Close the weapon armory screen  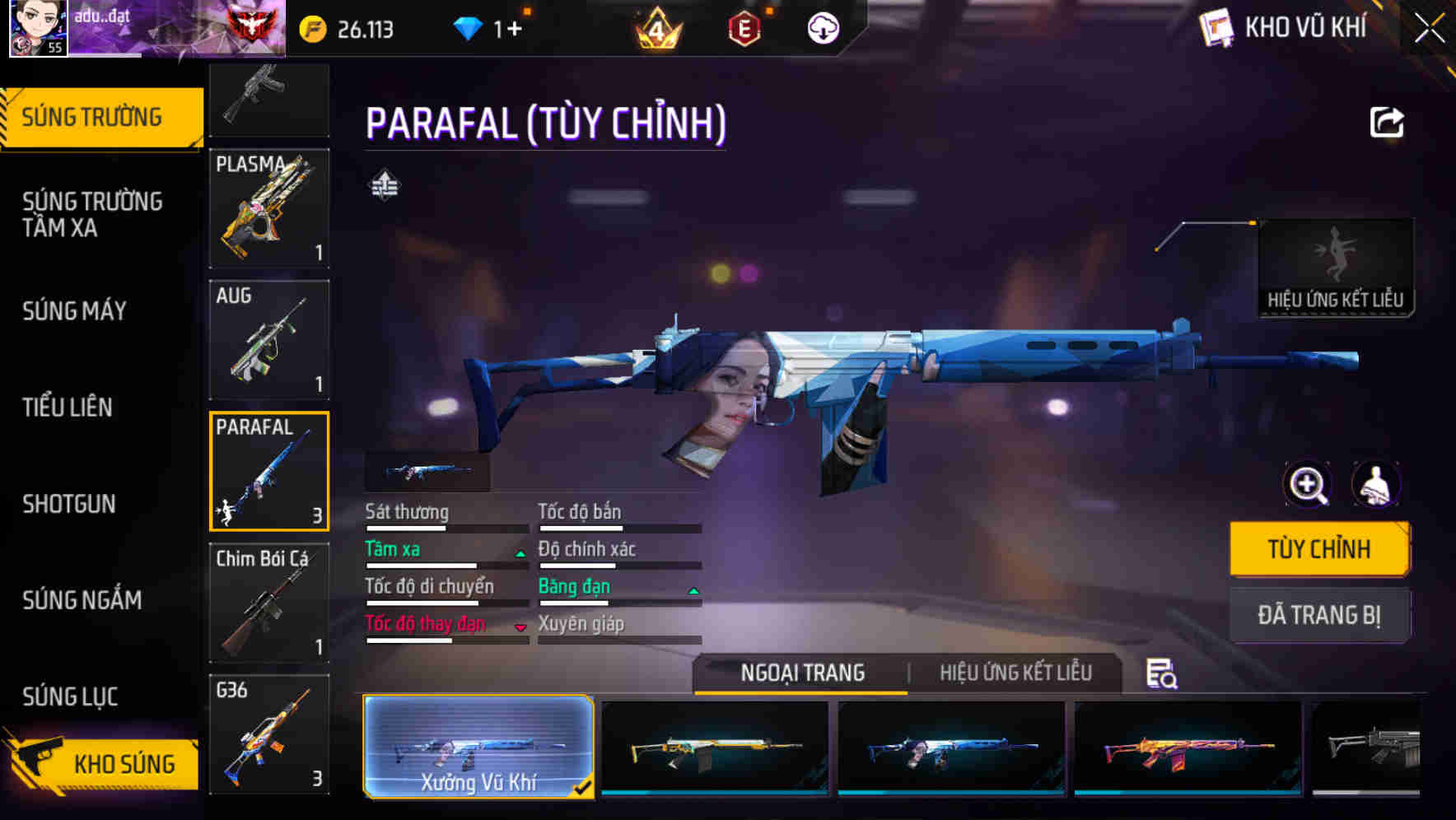point(1429,29)
